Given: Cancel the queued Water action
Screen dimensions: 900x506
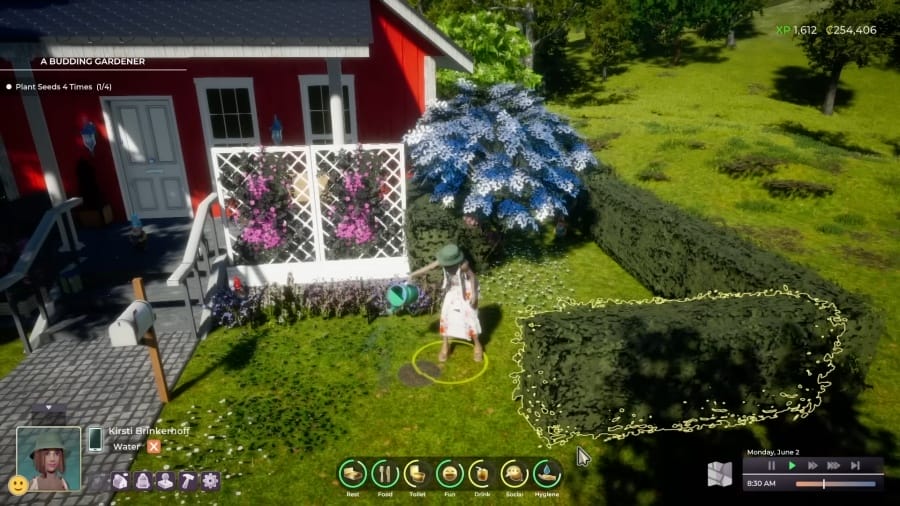Looking at the screenshot, I should (x=154, y=447).
